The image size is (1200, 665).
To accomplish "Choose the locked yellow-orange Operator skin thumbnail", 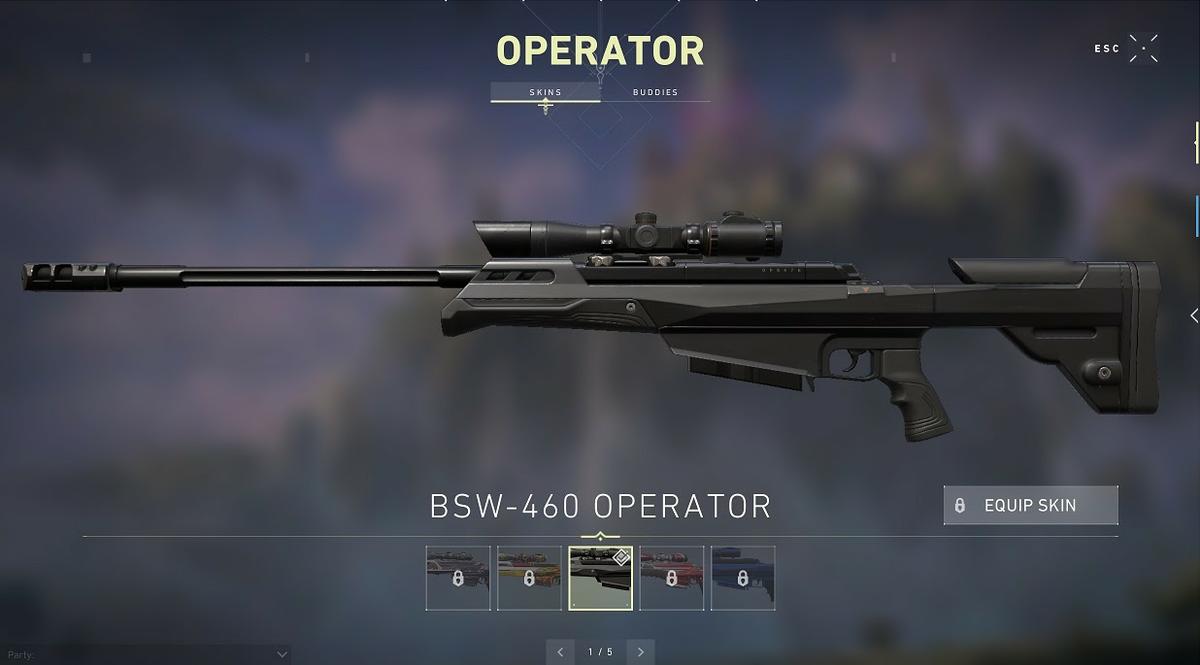I will [529, 578].
